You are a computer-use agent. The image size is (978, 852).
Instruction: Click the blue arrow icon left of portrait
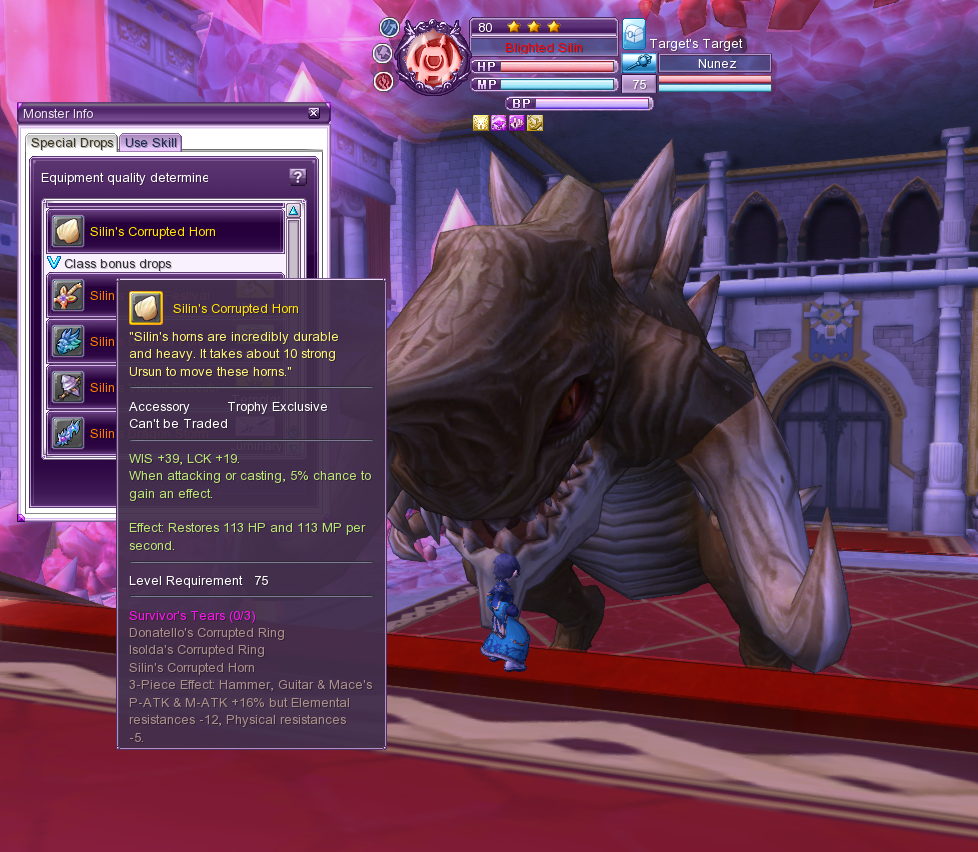tap(389, 27)
